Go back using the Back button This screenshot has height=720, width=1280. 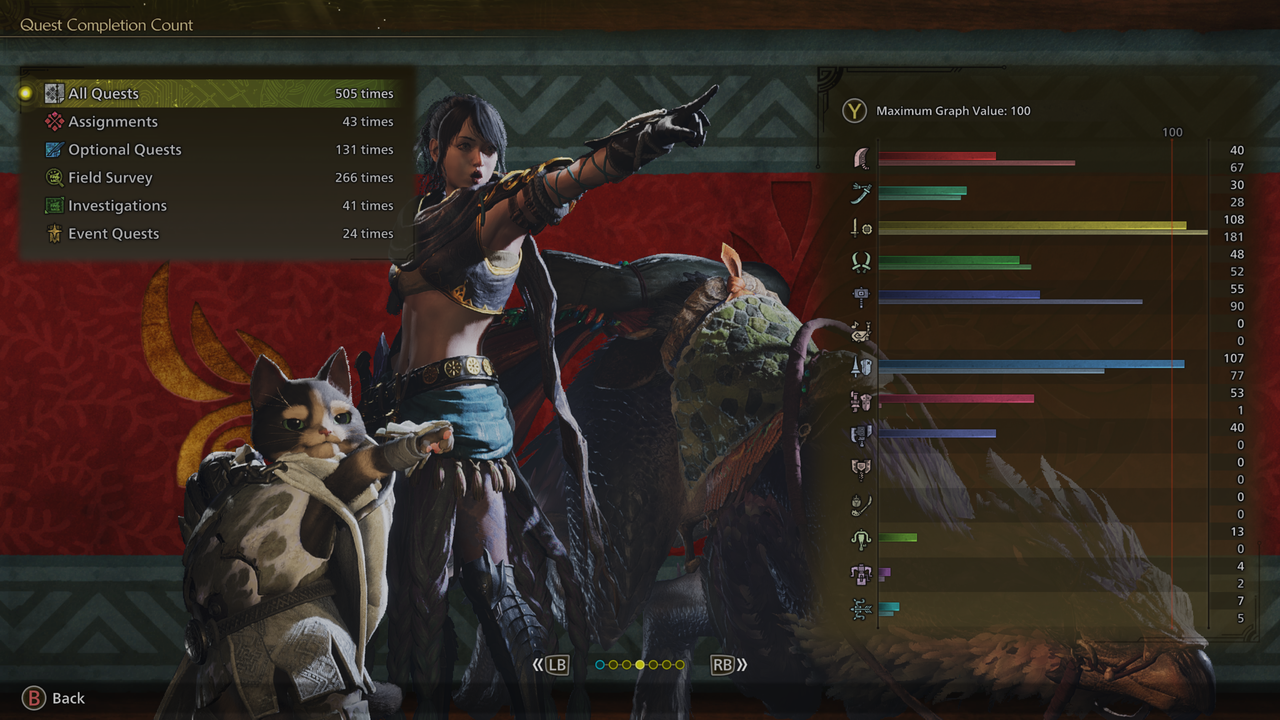(54, 698)
